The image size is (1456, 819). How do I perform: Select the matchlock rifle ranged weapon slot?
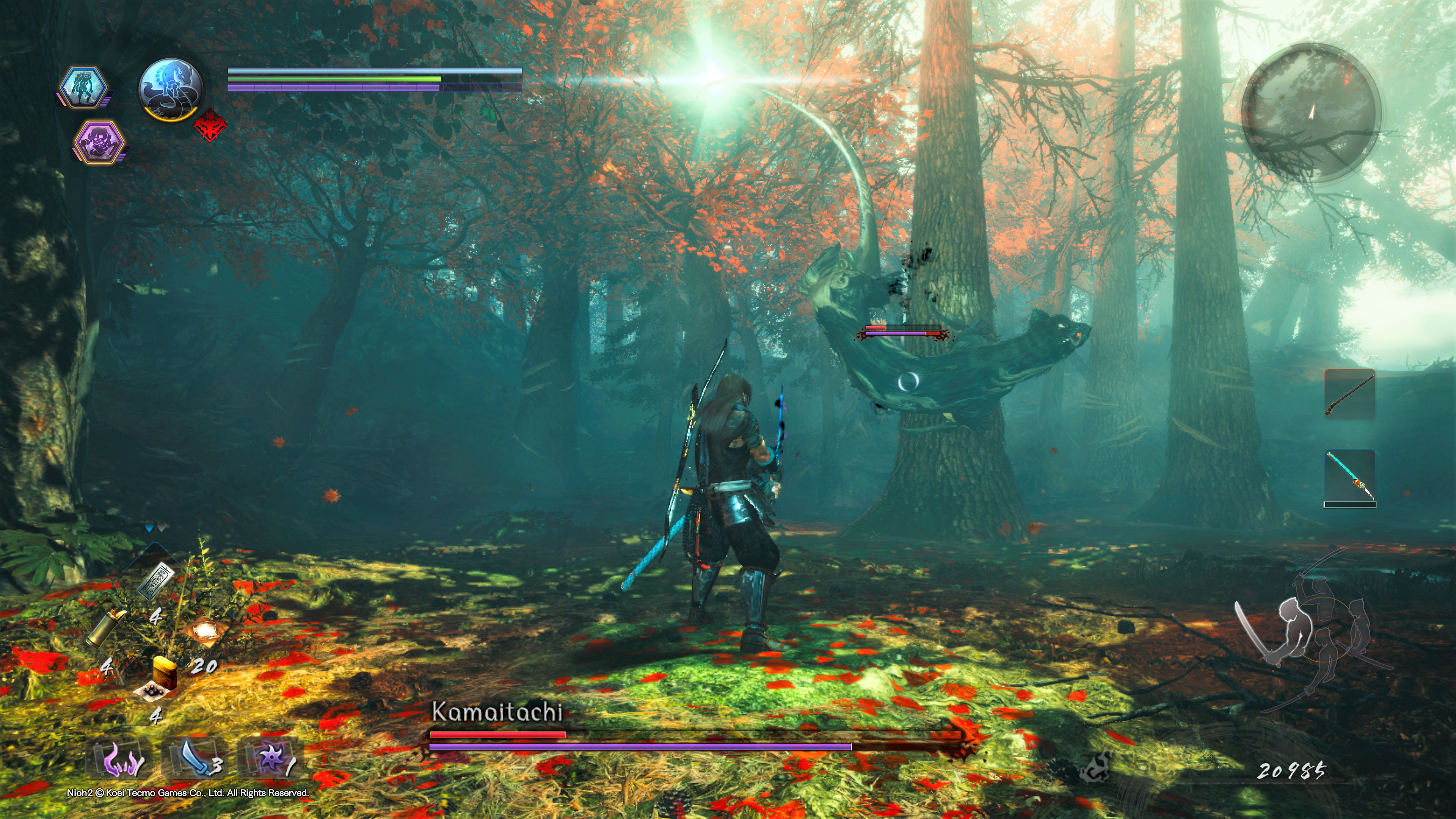click(1350, 394)
